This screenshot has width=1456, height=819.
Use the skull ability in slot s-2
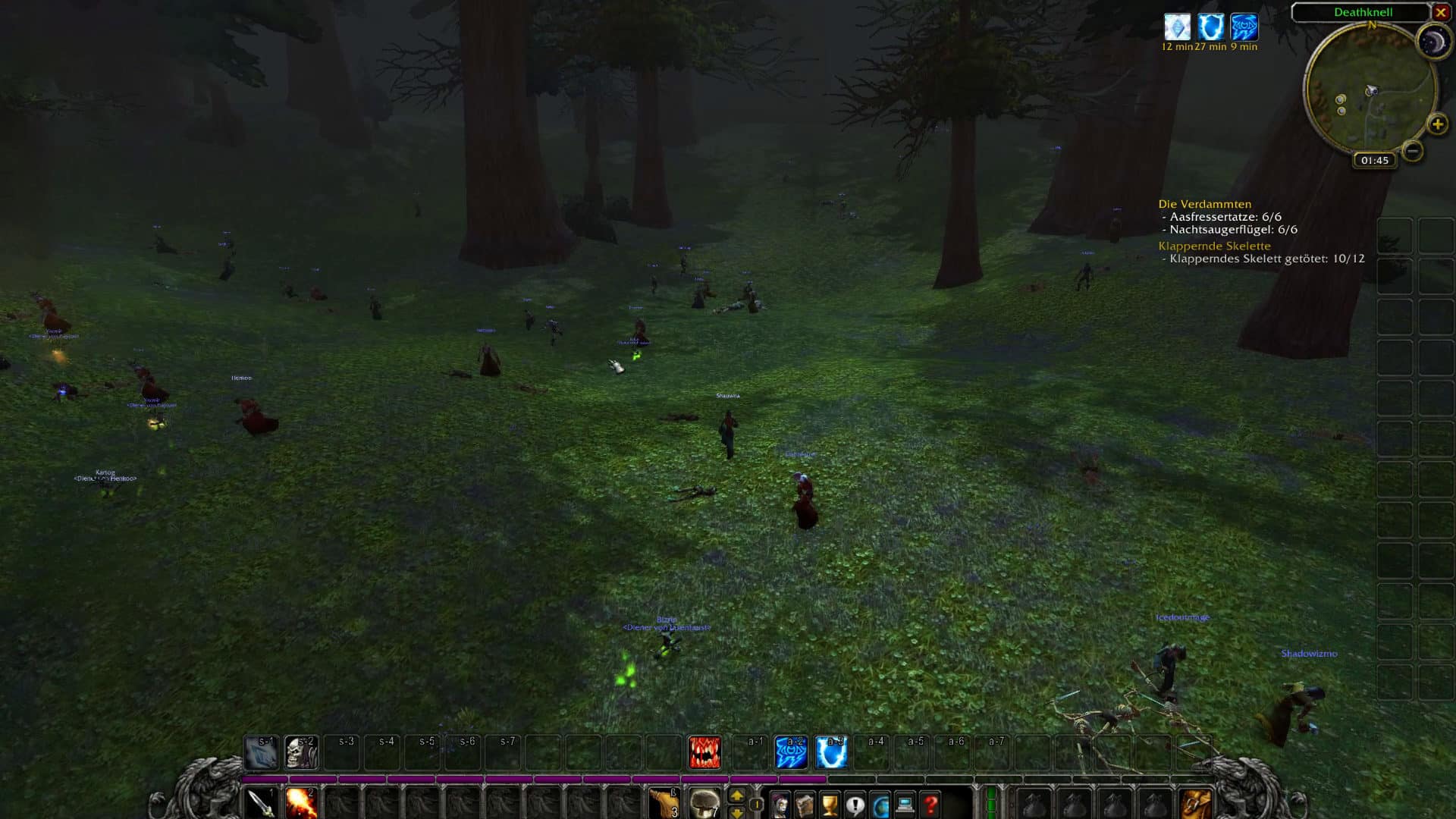(x=301, y=752)
